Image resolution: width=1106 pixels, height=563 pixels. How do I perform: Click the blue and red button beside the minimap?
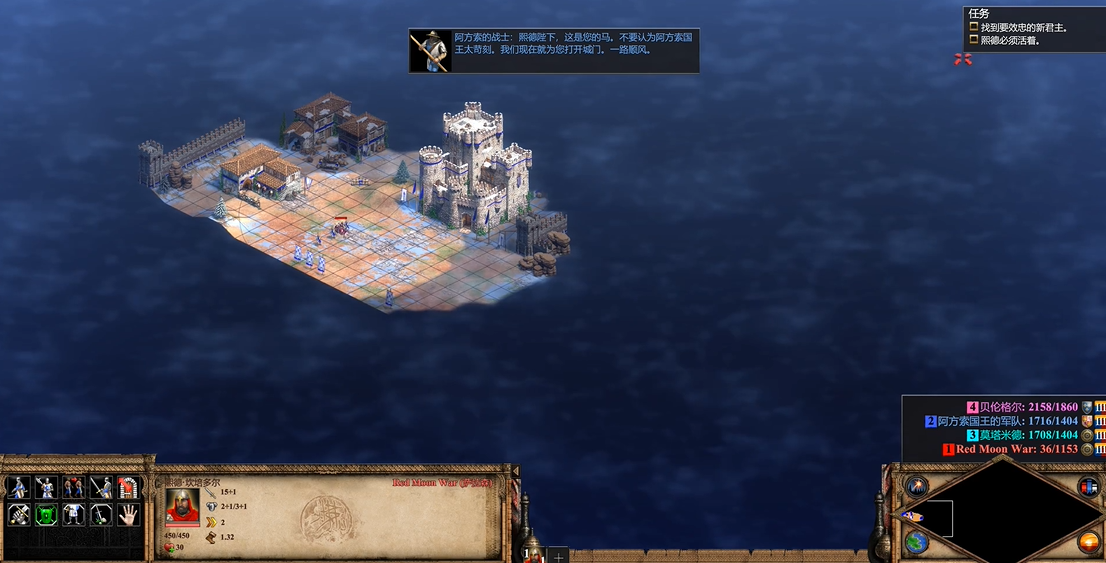tap(1088, 487)
